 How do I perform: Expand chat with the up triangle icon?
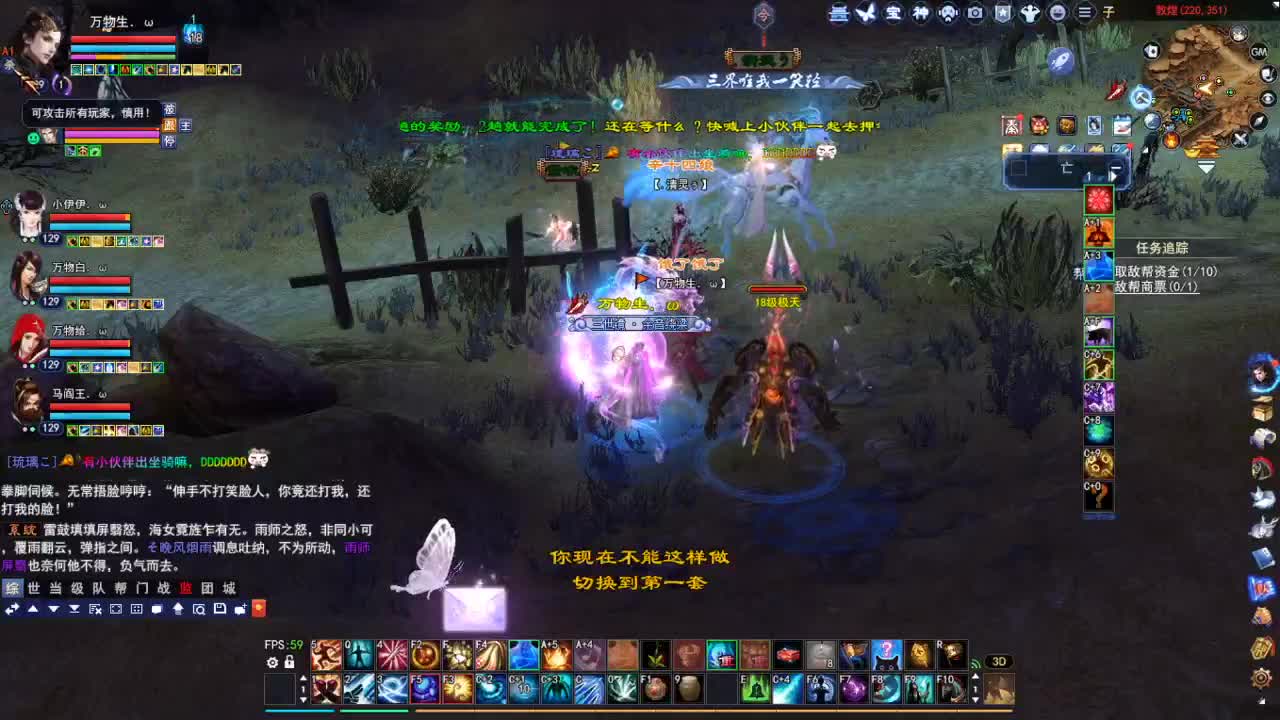point(33,609)
